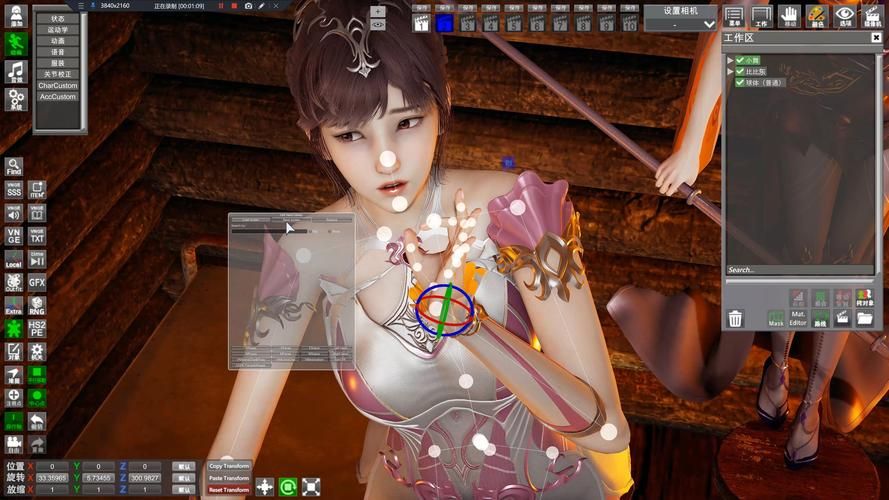889x500 pixels.
Task: Click Paste Transform
Action: (x=229, y=478)
